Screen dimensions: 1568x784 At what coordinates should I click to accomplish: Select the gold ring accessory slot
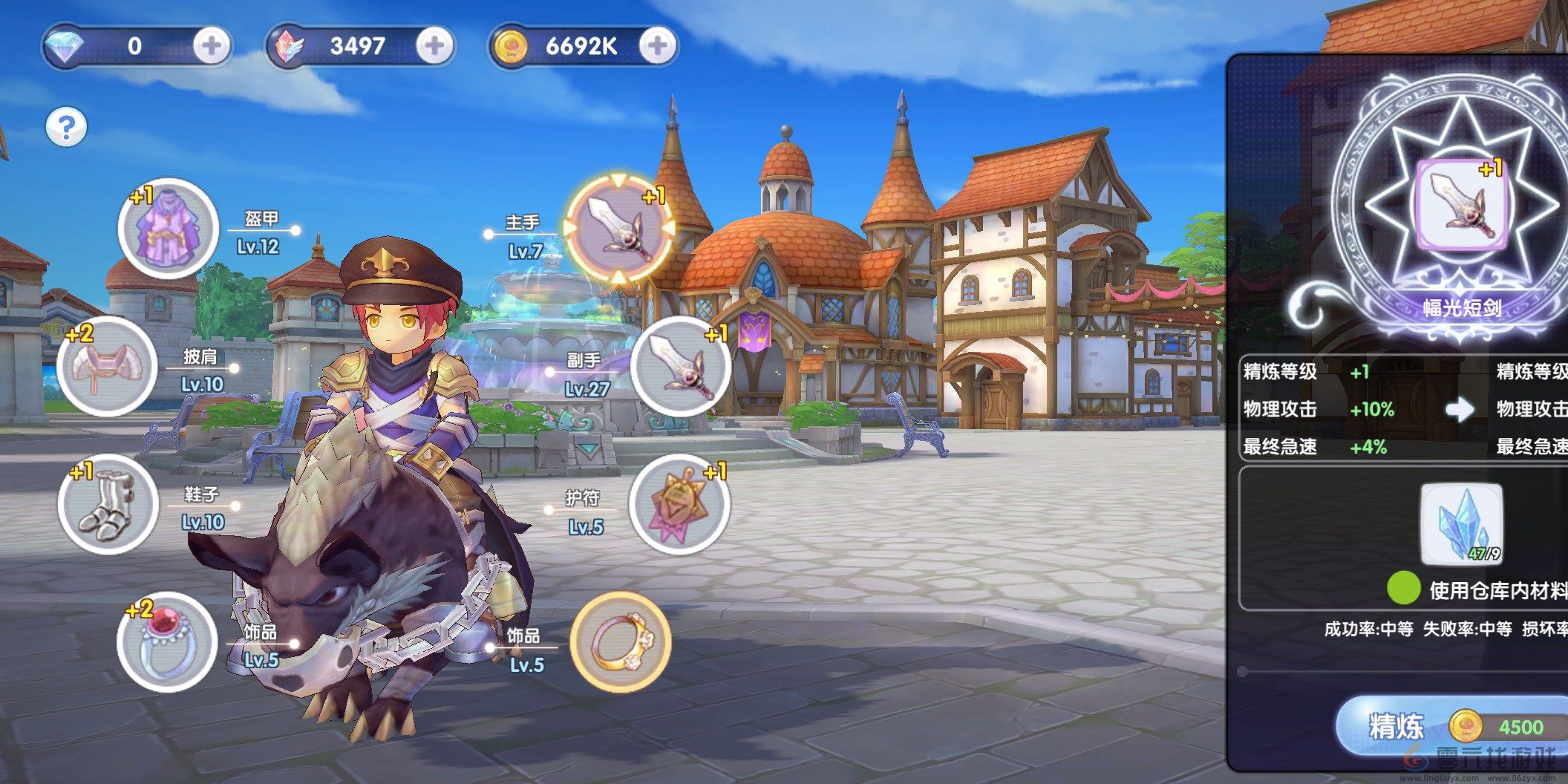(x=620, y=641)
